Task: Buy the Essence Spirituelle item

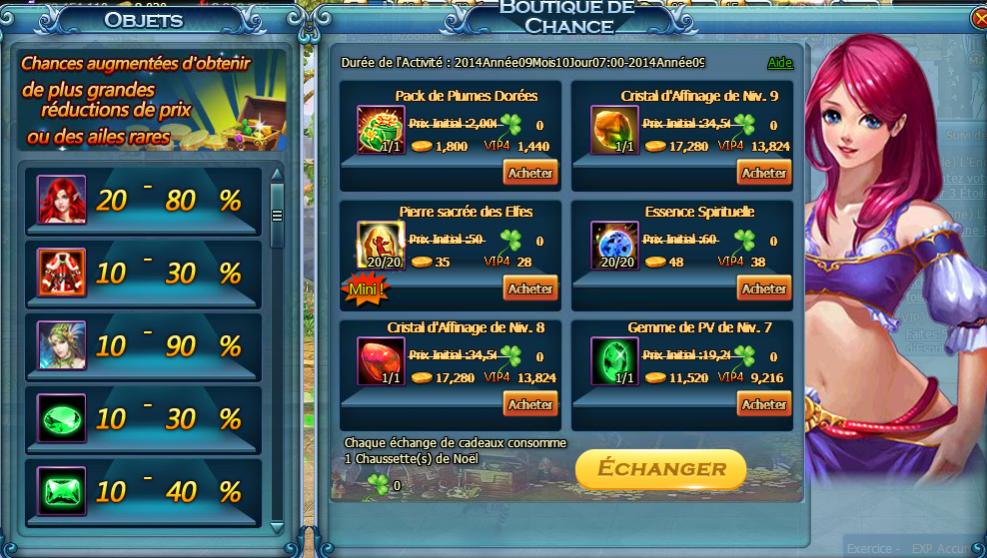Action: point(764,289)
